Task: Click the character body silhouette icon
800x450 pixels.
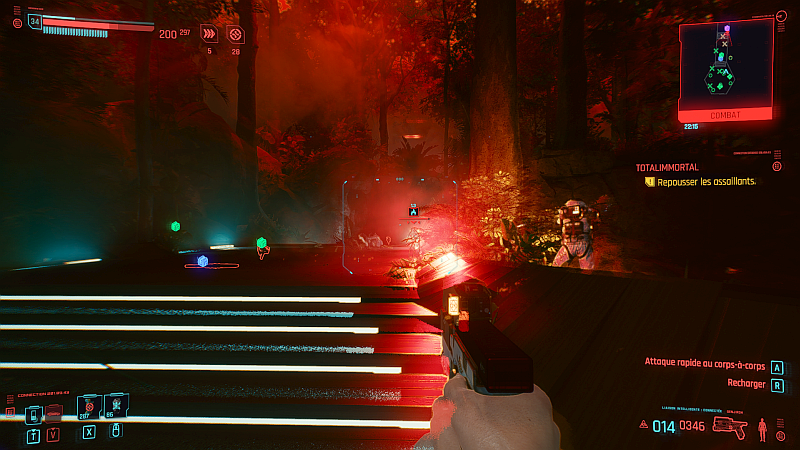Action: 764,429
